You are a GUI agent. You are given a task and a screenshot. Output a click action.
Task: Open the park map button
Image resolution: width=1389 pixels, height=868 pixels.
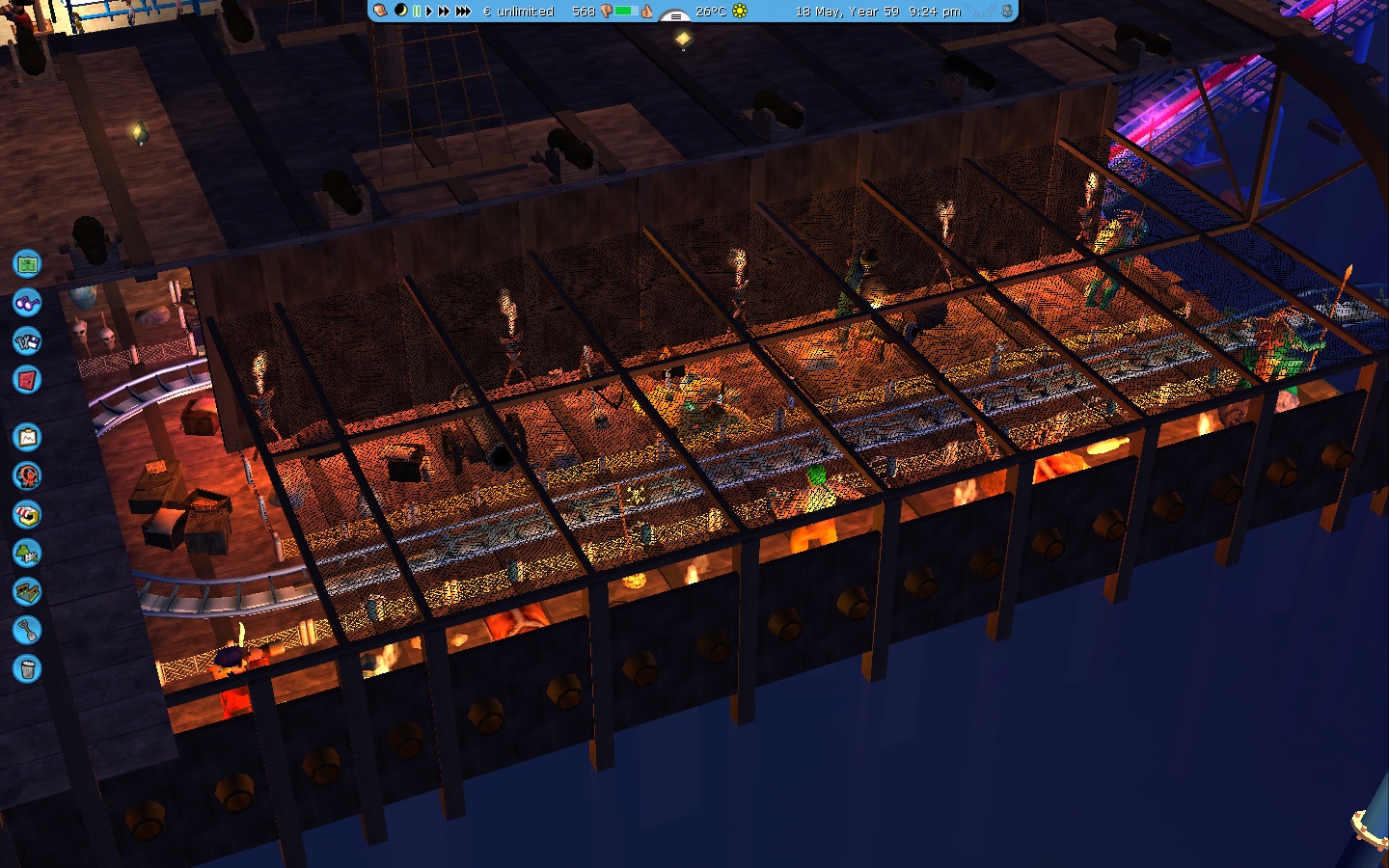[27, 263]
